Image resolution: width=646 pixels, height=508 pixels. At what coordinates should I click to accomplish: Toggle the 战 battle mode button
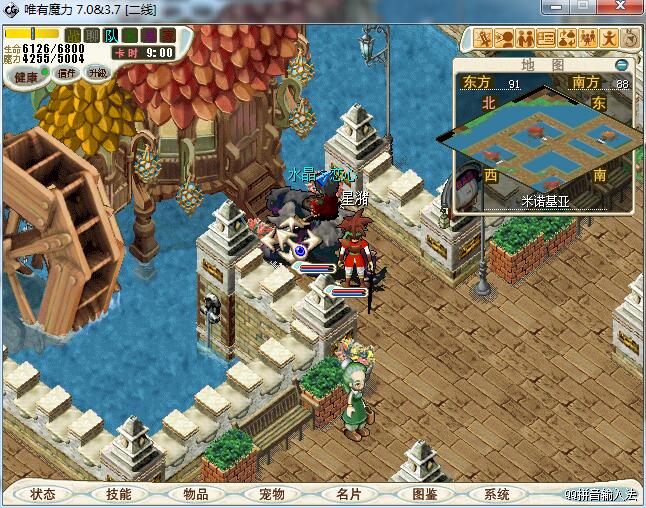(73, 36)
